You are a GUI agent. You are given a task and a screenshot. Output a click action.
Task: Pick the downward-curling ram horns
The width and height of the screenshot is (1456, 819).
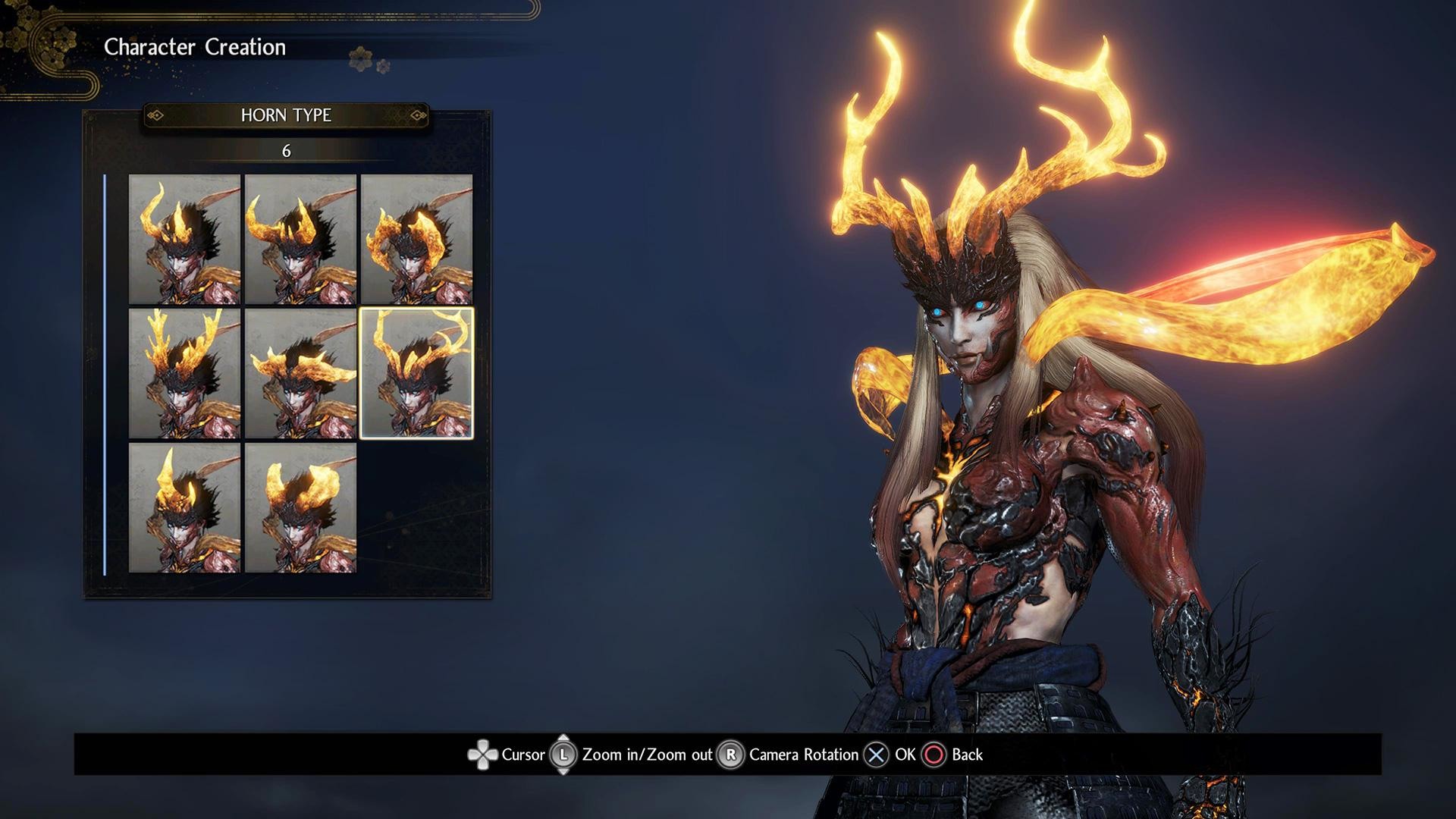pyautogui.click(x=416, y=239)
